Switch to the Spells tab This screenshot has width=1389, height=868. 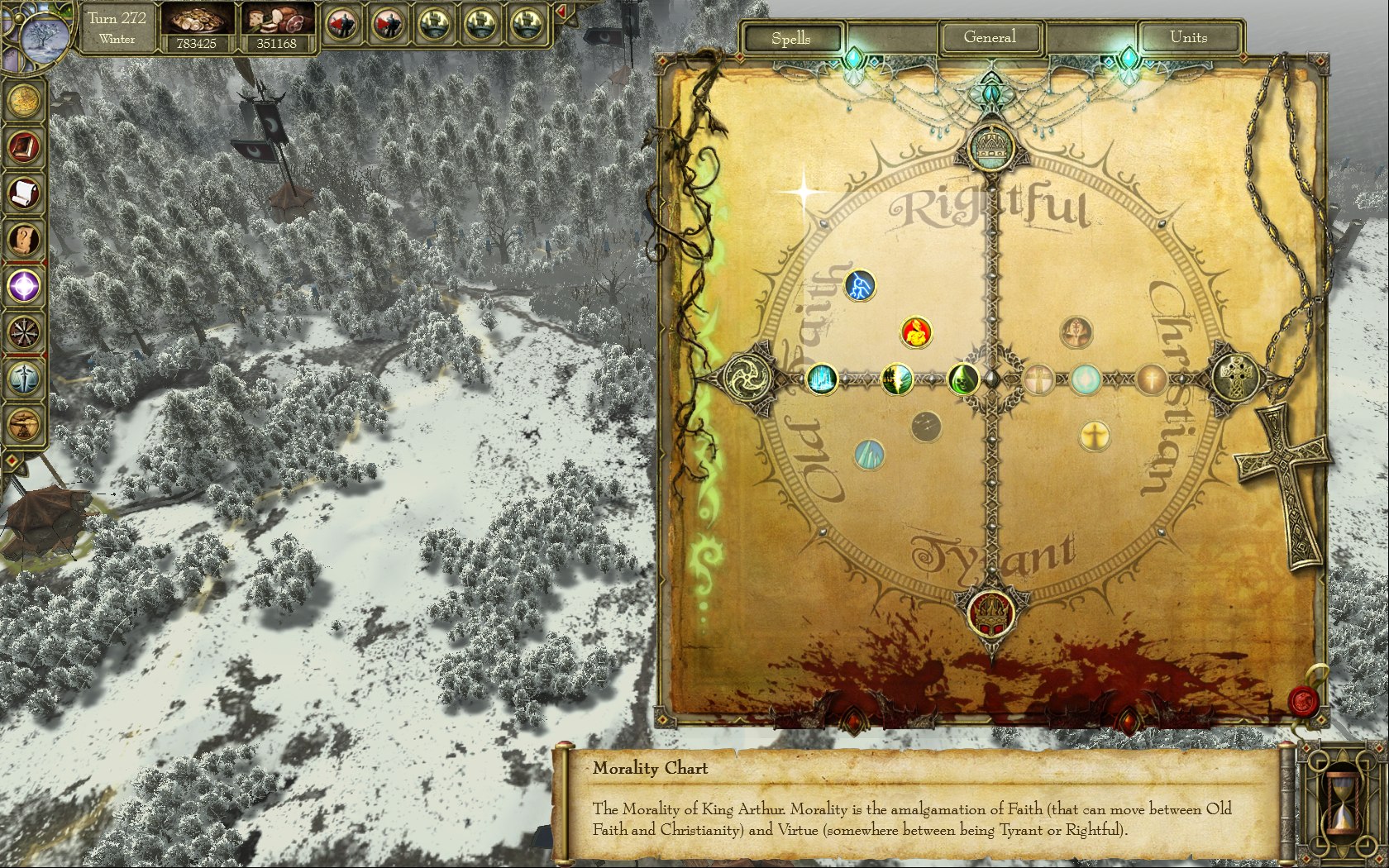[x=791, y=38]
